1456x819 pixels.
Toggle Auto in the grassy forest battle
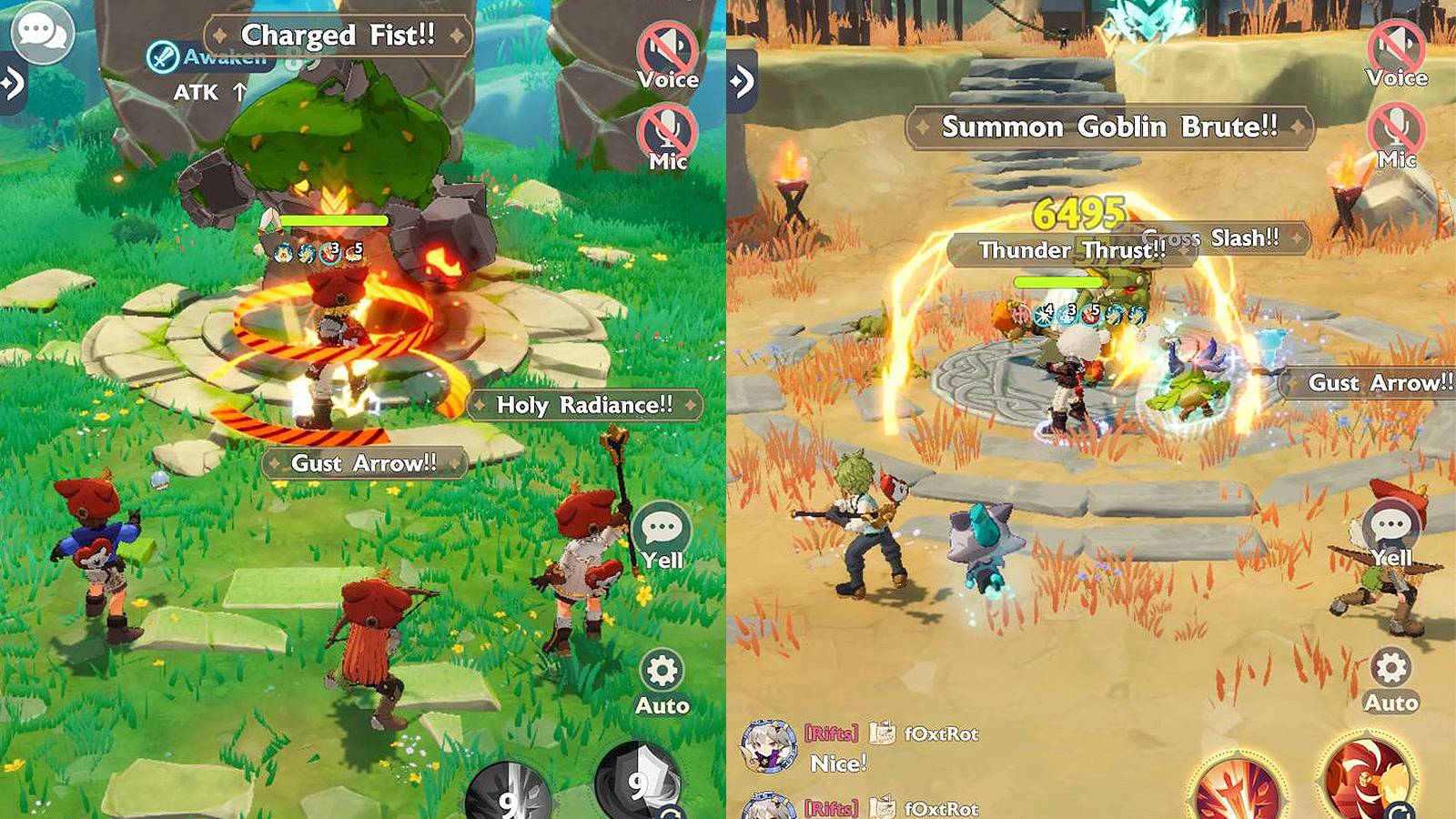pos(662,682)
